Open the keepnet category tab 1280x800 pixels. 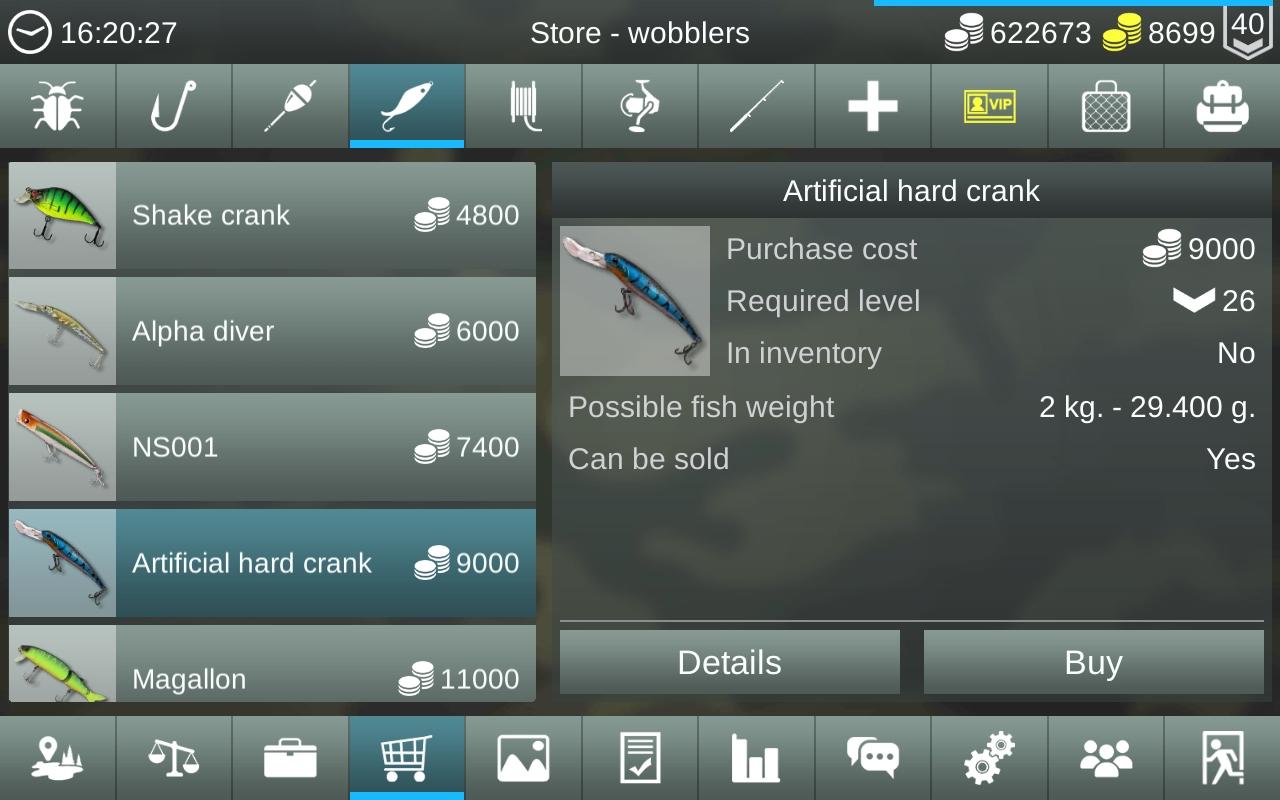(1106, 106)
